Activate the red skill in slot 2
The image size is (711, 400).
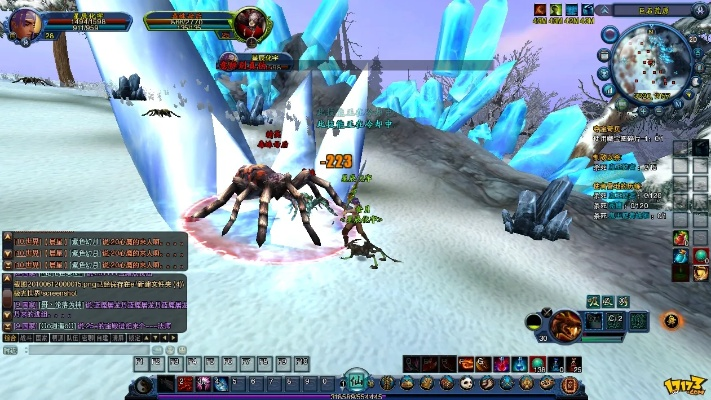[185, 384]
